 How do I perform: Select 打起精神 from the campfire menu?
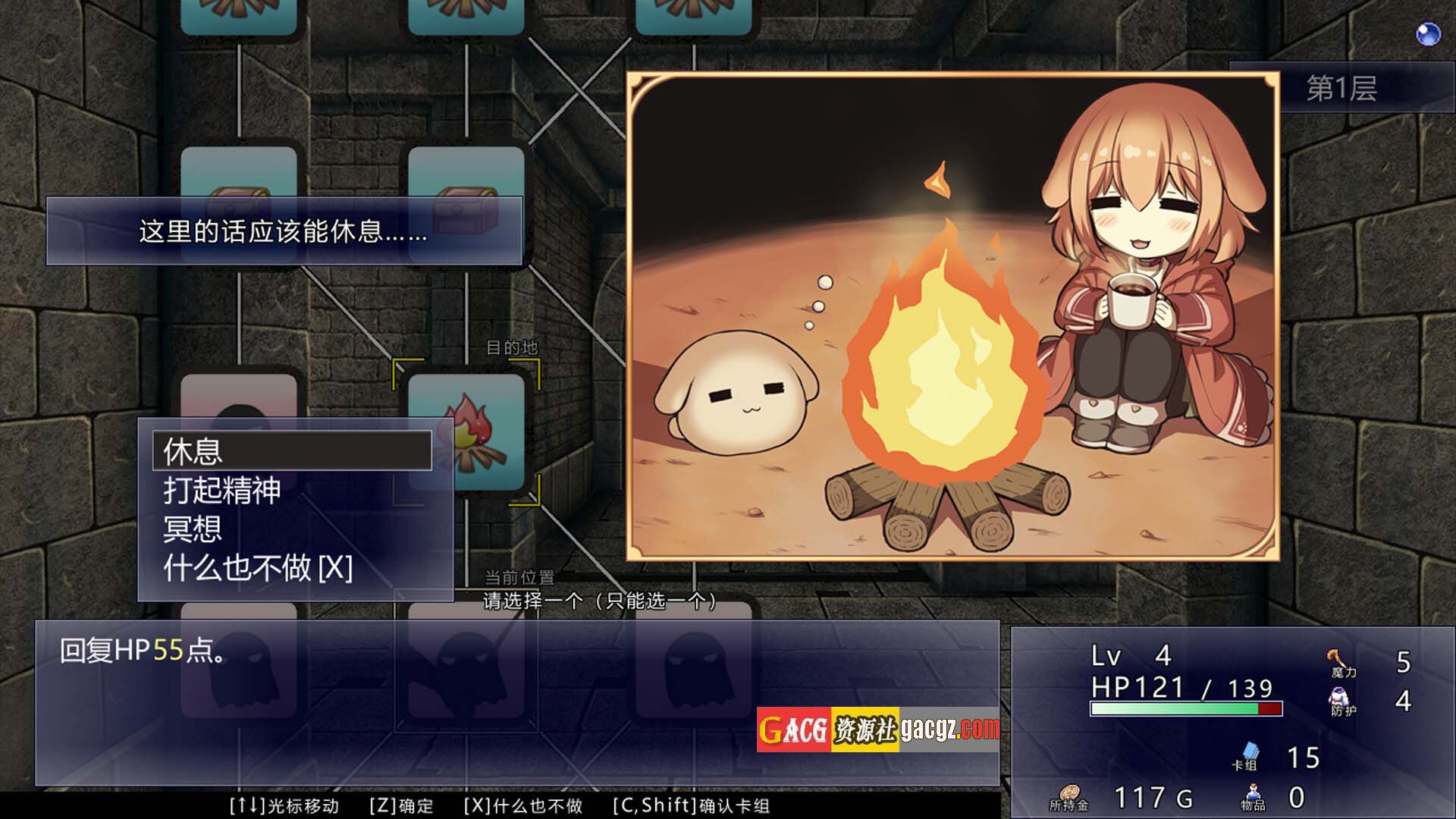point(222,491)
